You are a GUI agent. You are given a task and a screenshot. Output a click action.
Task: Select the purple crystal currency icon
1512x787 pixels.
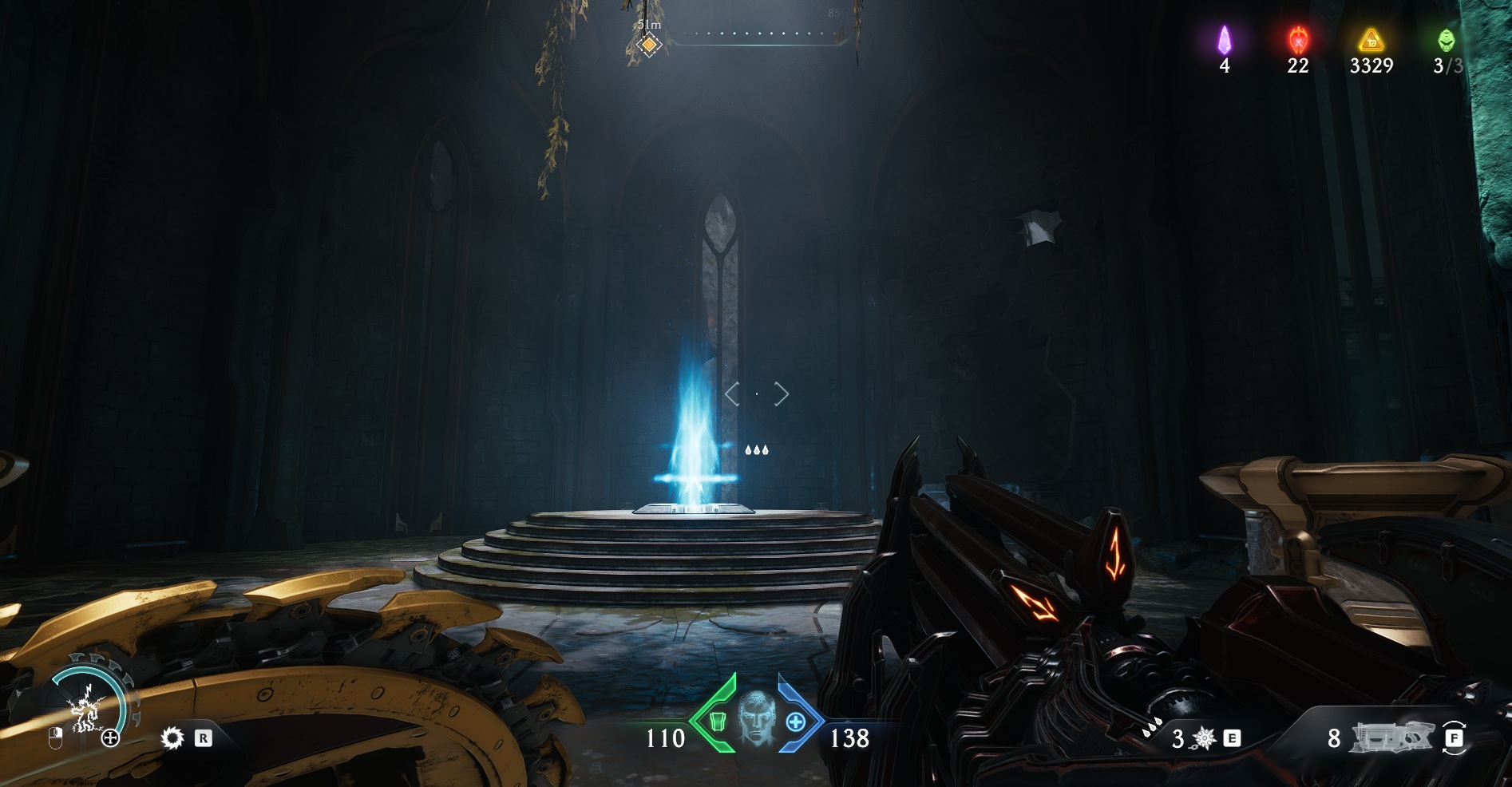1225,39
